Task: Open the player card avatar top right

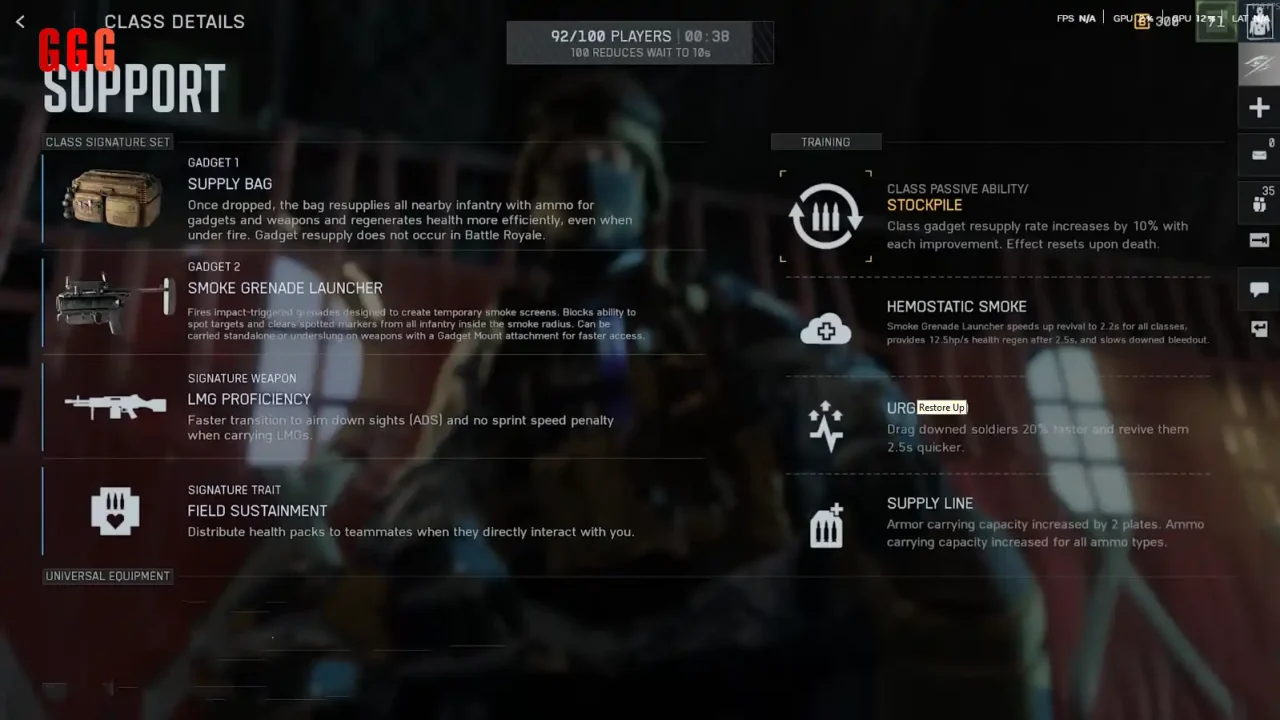Action: coord(1258,20)
